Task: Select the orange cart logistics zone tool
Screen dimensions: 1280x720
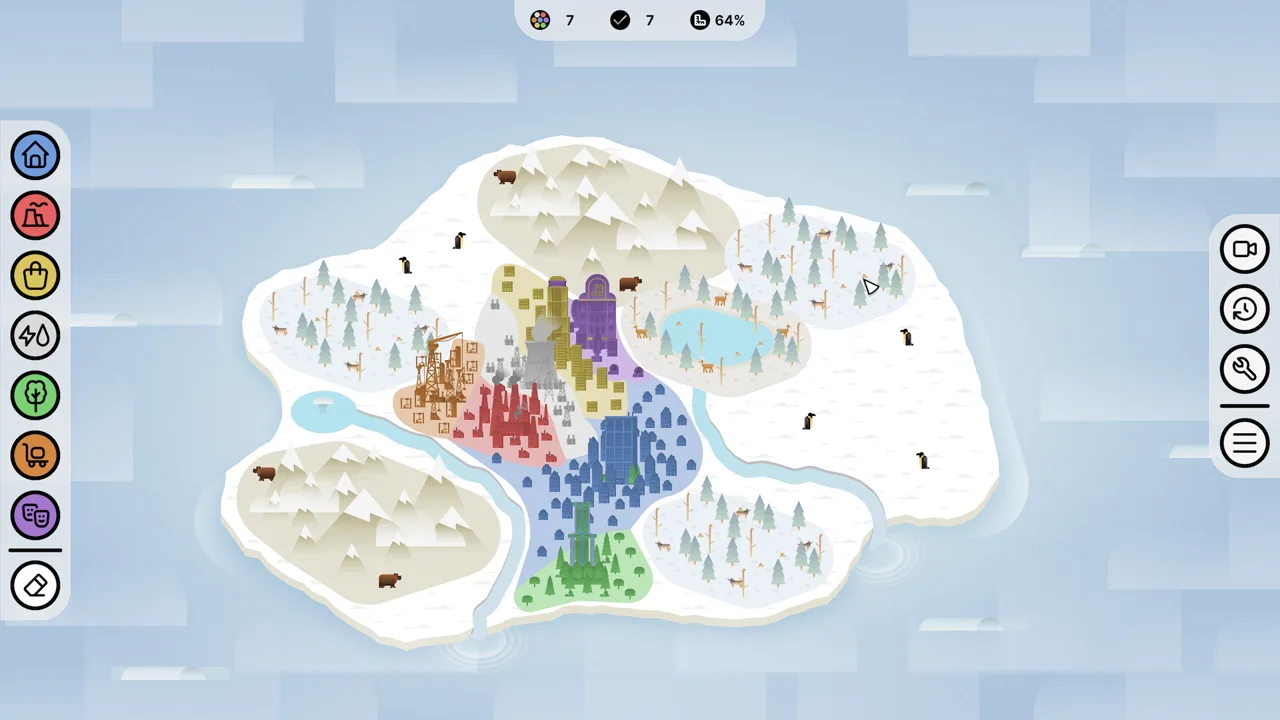Action: 36,455
